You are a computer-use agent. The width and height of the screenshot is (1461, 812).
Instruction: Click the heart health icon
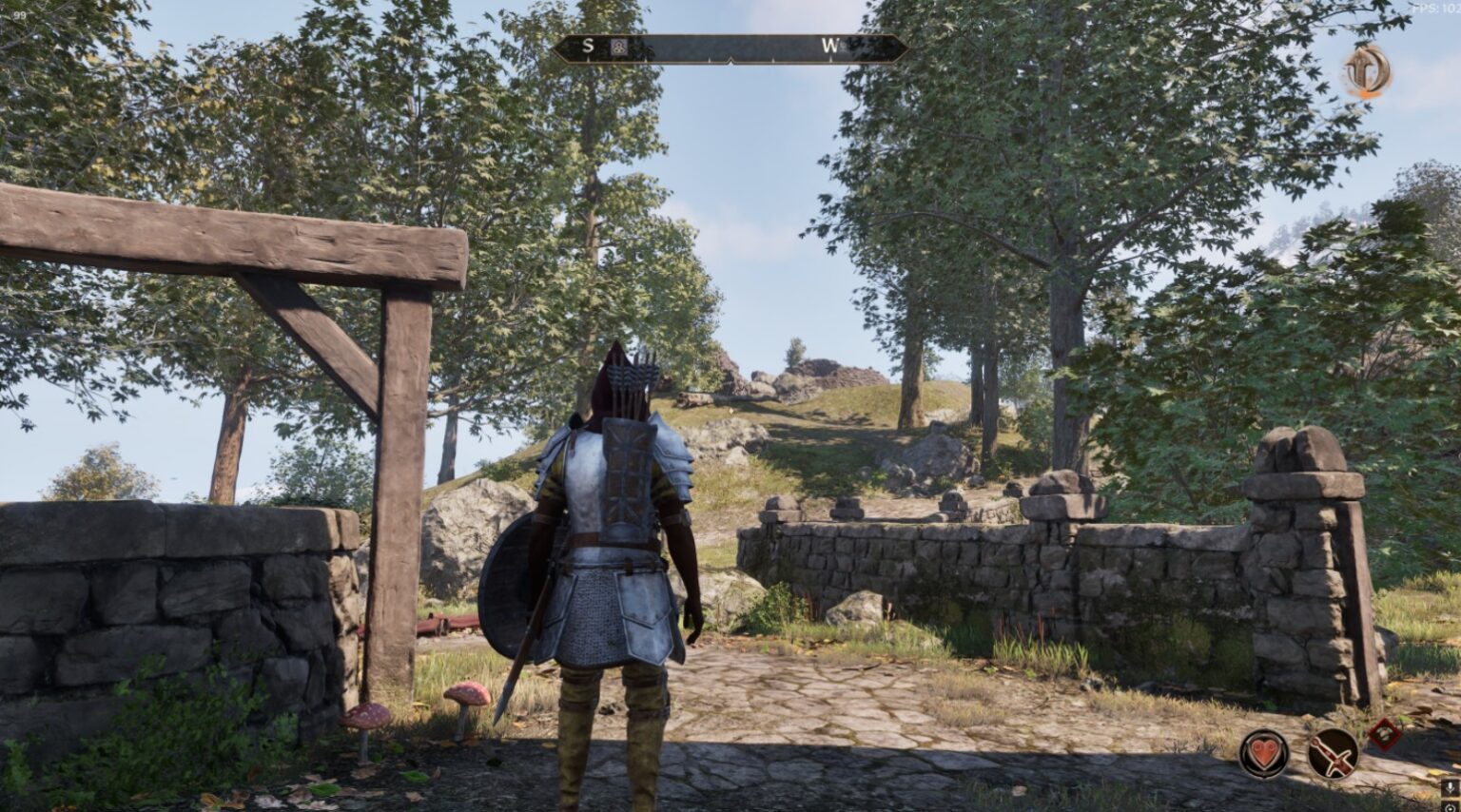click(1263, 754)
